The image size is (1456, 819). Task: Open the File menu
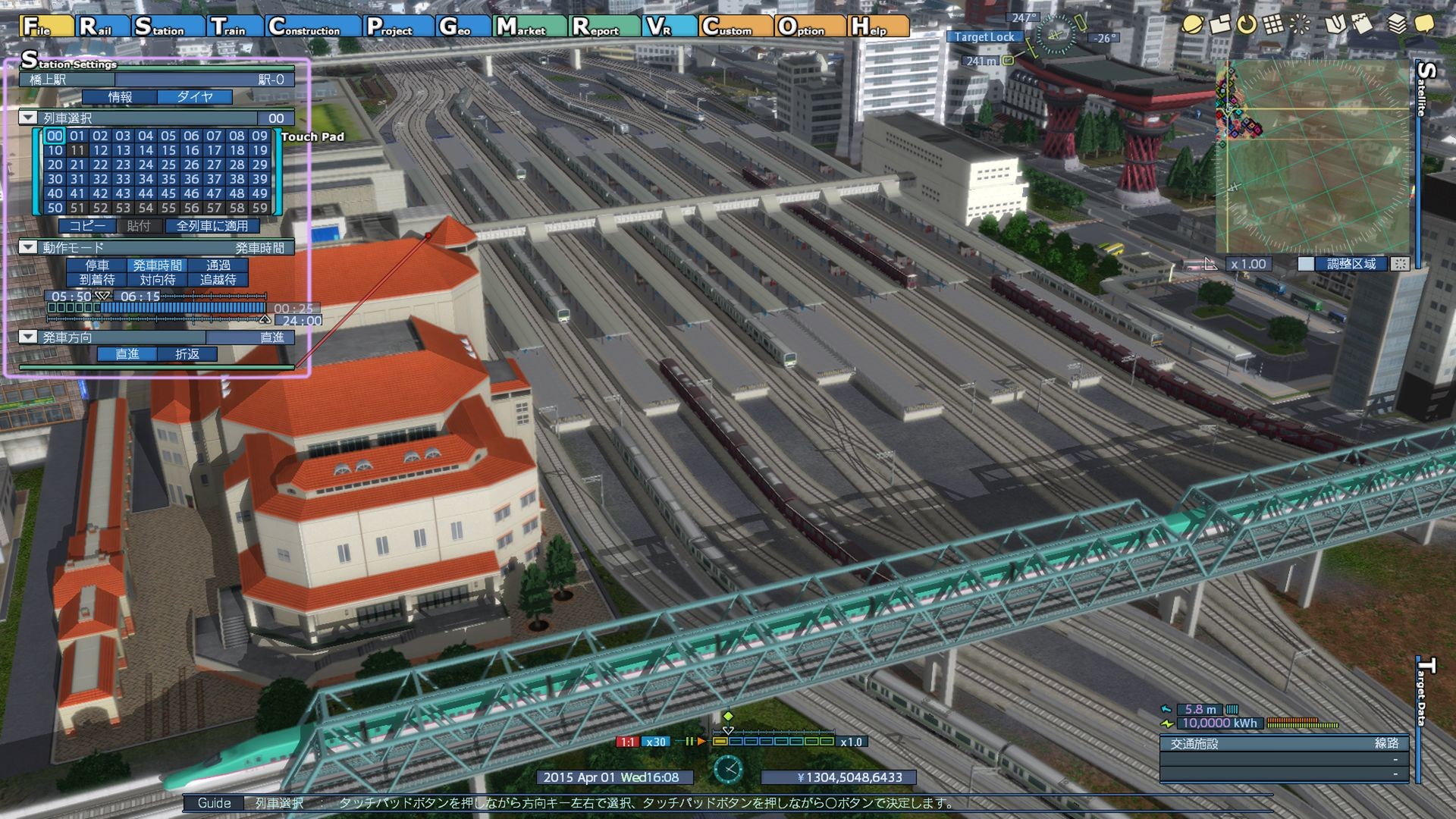coord(45,27)
